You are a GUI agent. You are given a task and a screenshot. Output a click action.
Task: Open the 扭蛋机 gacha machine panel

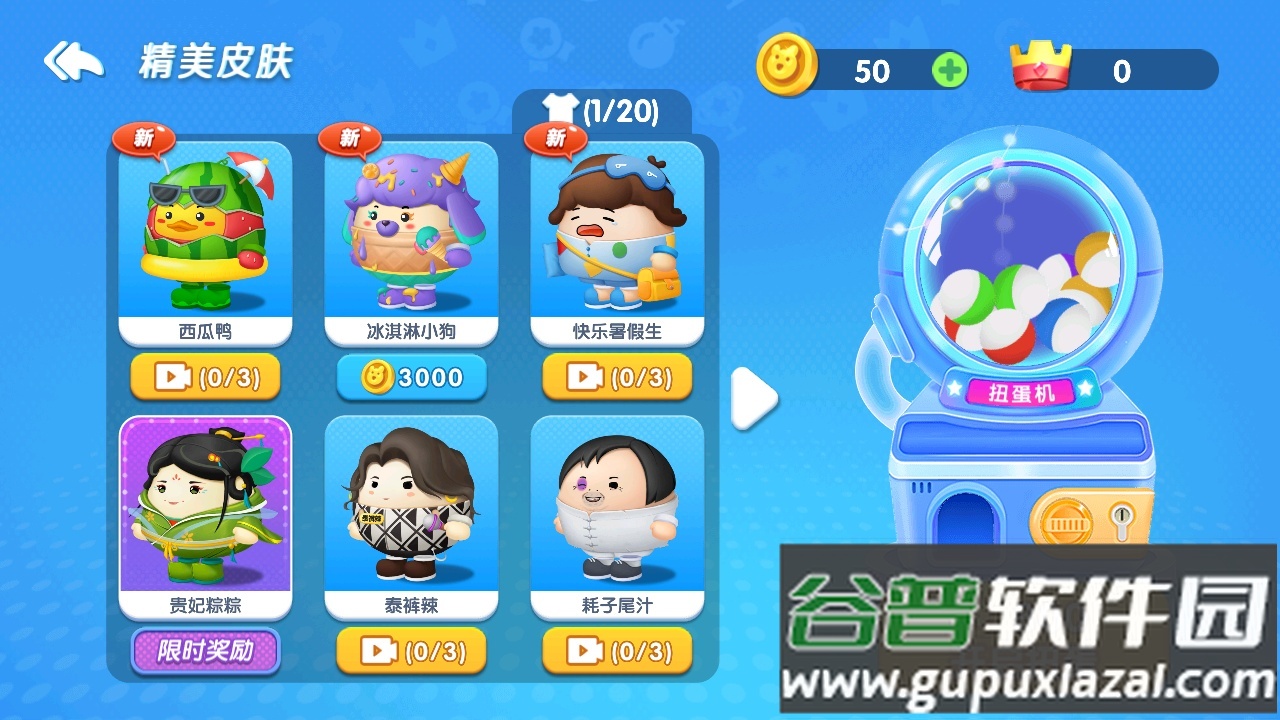(1021, 392)
